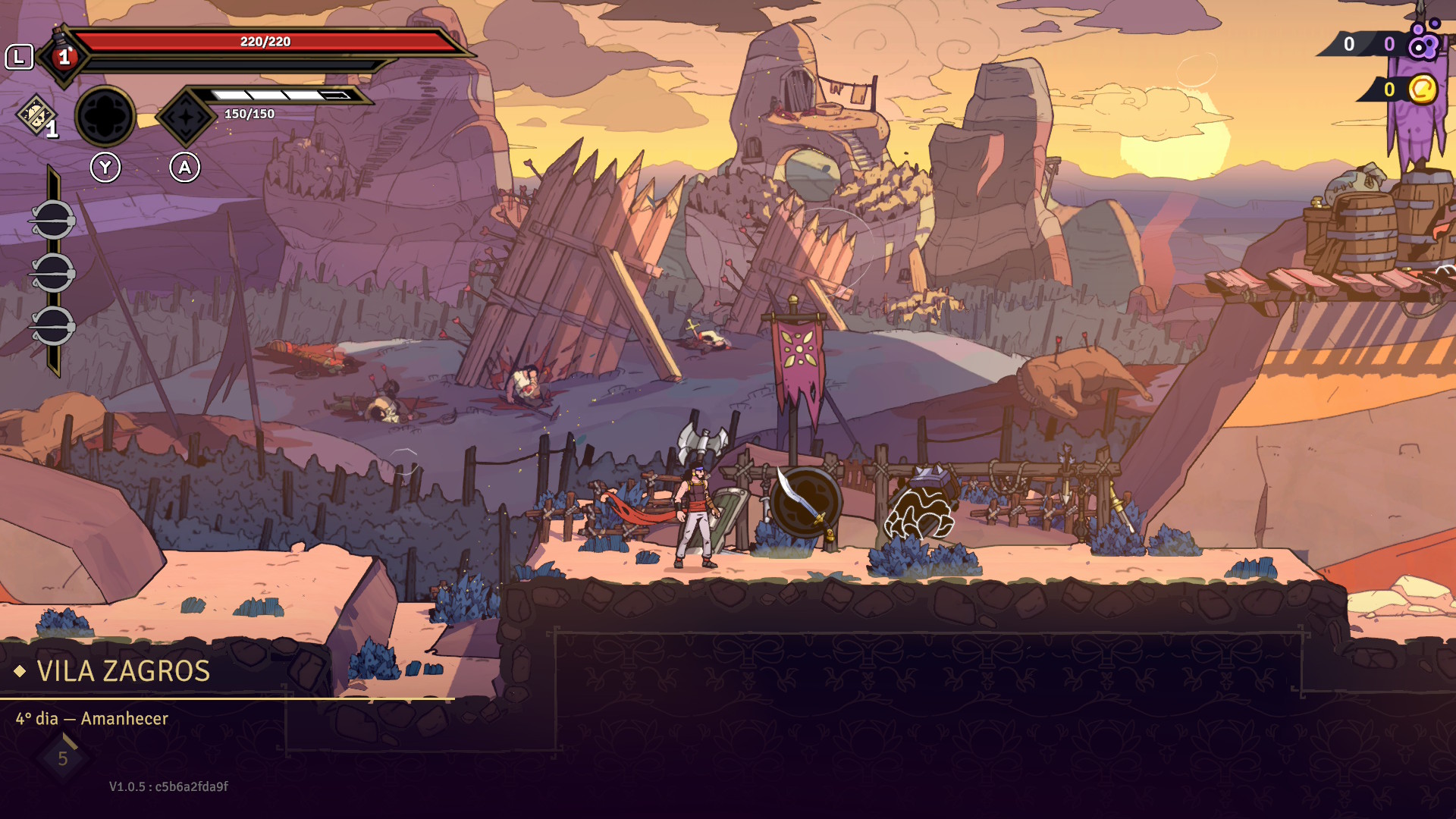Screen dimensions: 1456x819
Task: Click the gold coin currency icon
Action: (x=1423, y=89)
